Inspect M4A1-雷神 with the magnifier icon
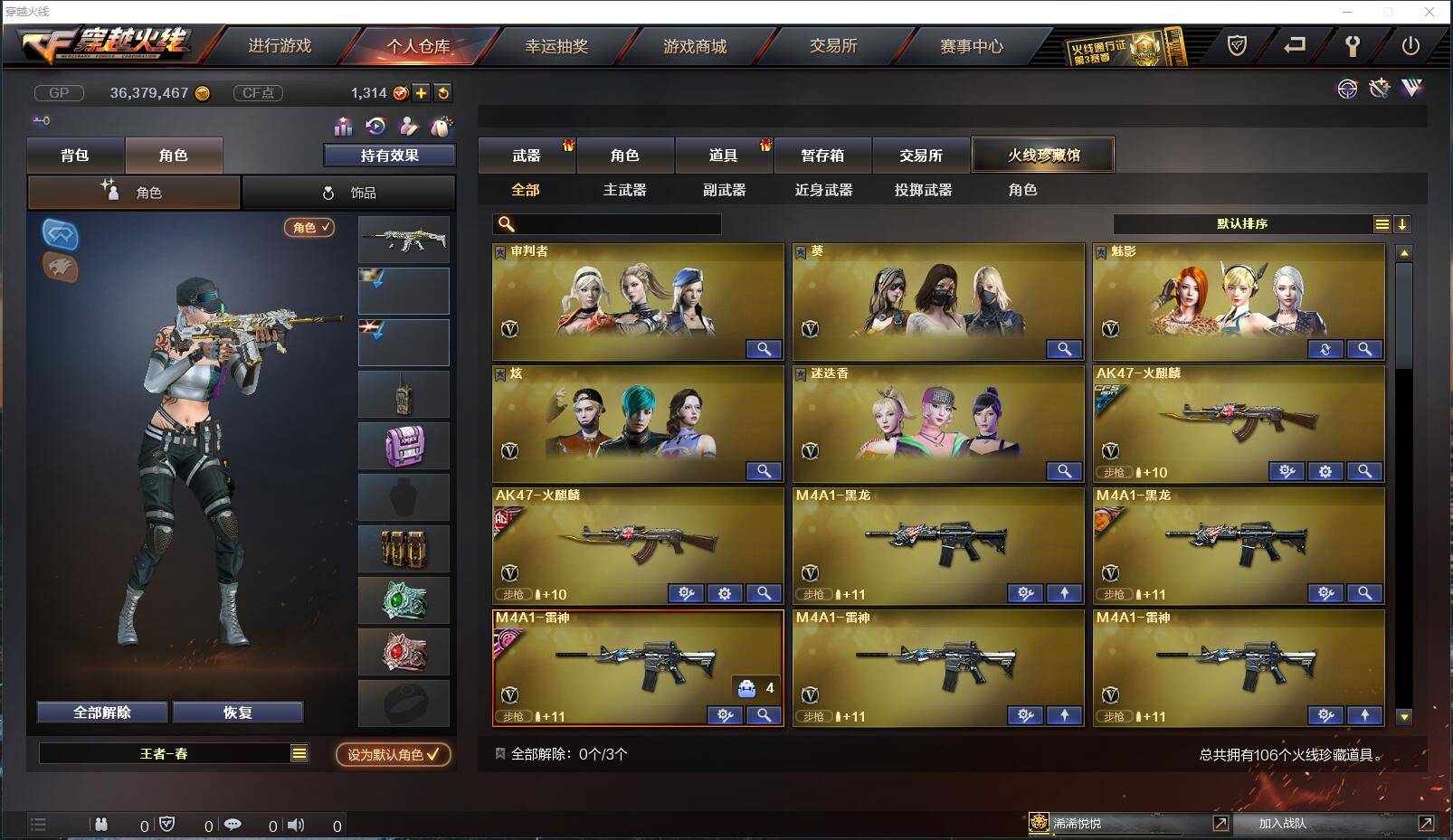 (764, 715)
